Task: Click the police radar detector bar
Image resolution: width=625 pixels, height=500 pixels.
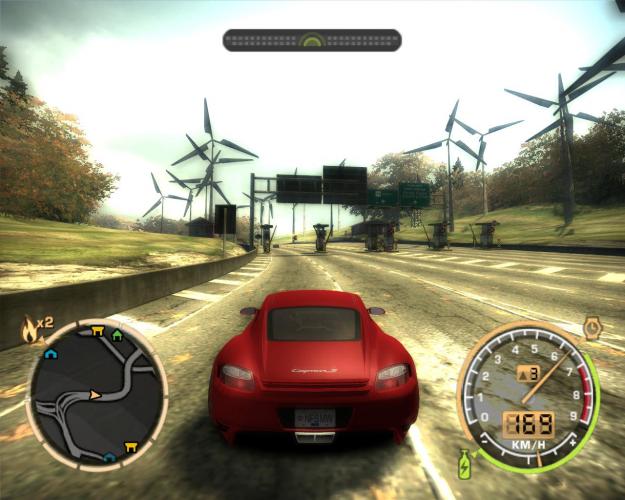Action: (x=312, y=40)
